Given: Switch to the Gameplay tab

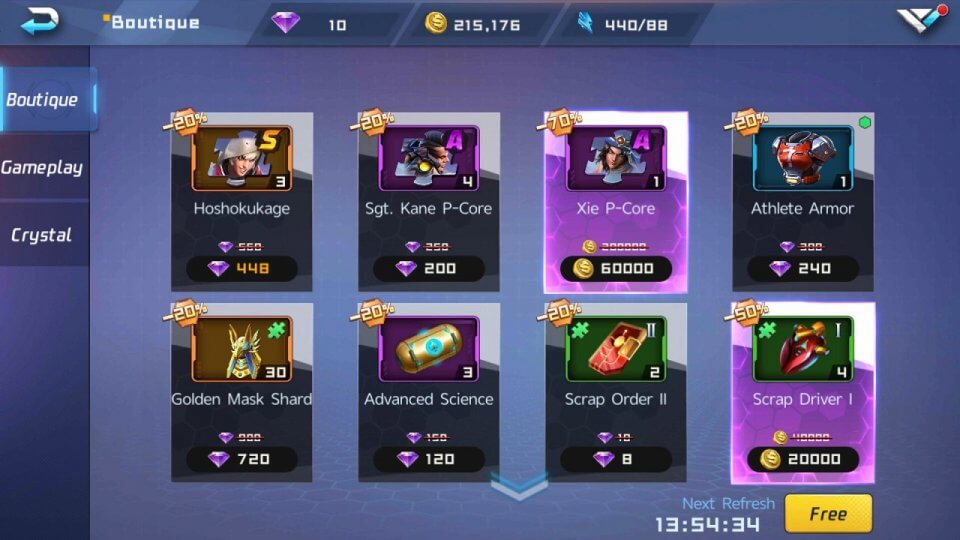Looking at the screenshot, I should [42, 167].
